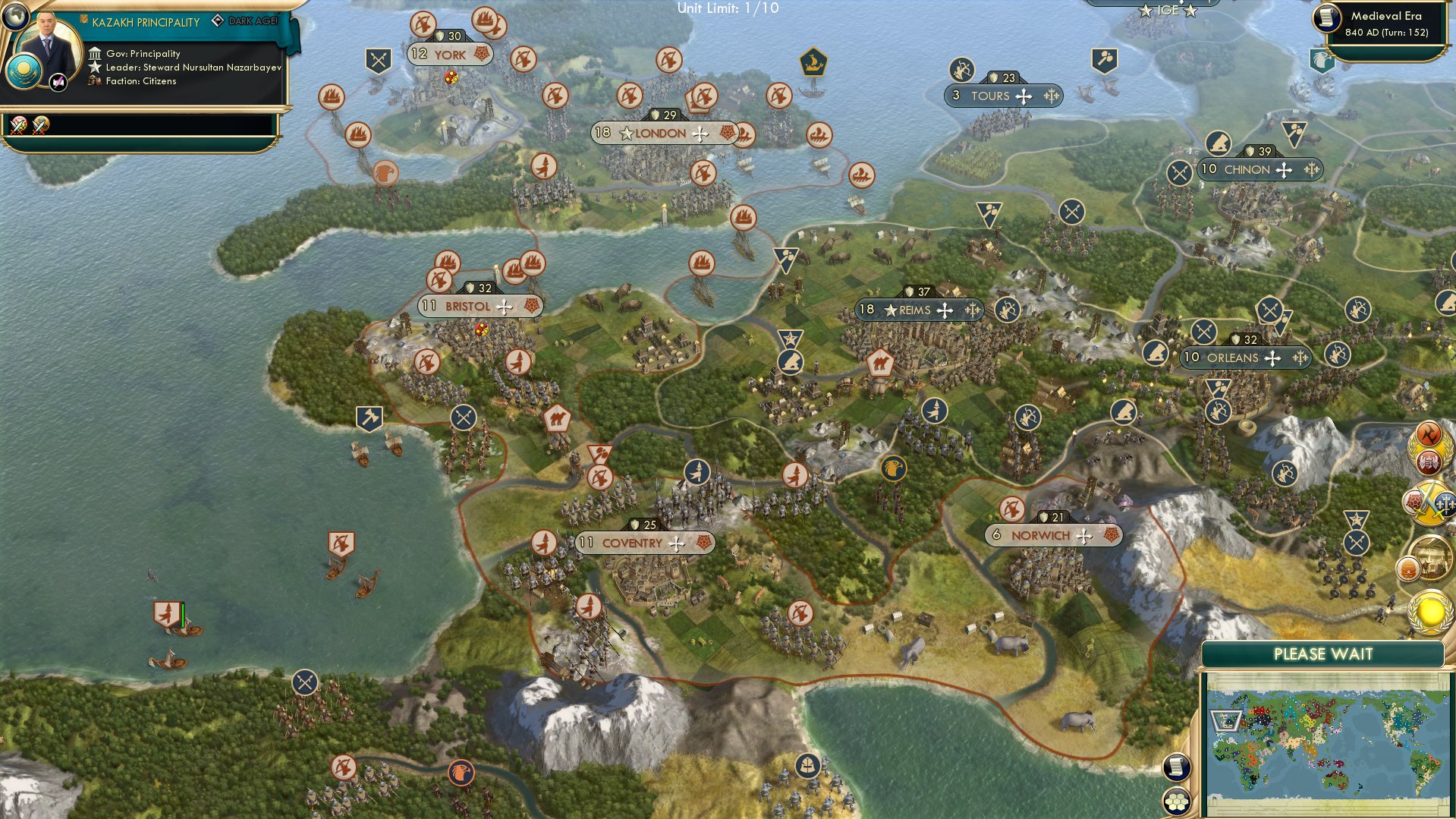Open the war declaration notification with crossed swords

[x=1429, y=502]
